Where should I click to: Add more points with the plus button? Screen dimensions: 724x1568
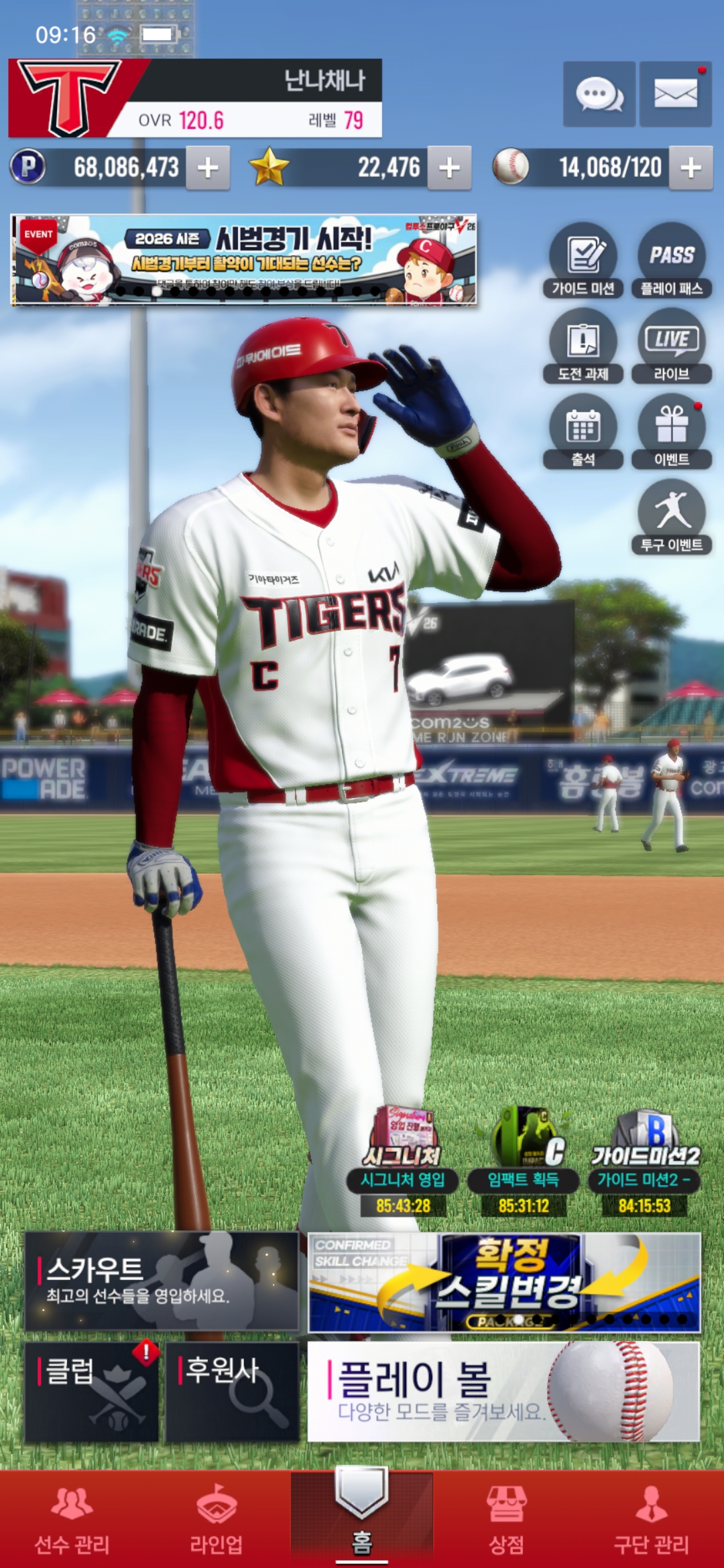208,168
